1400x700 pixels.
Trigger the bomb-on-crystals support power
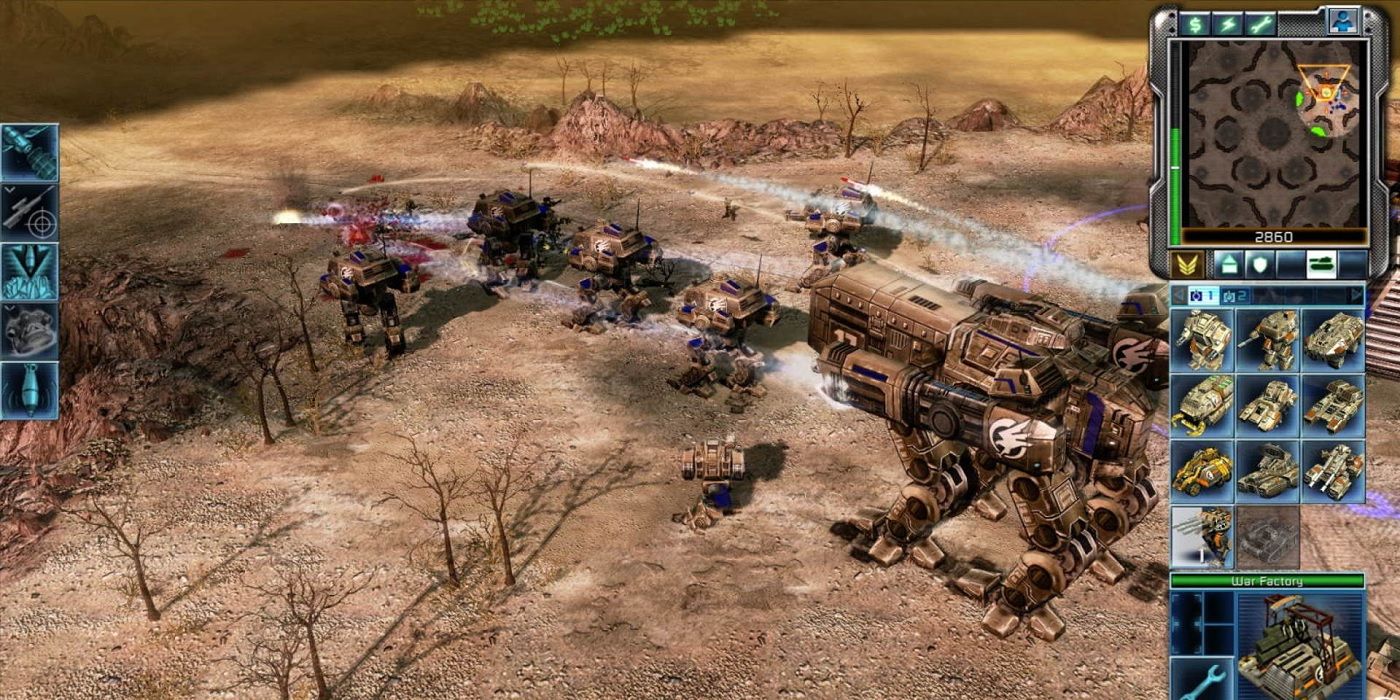(29, 271)
